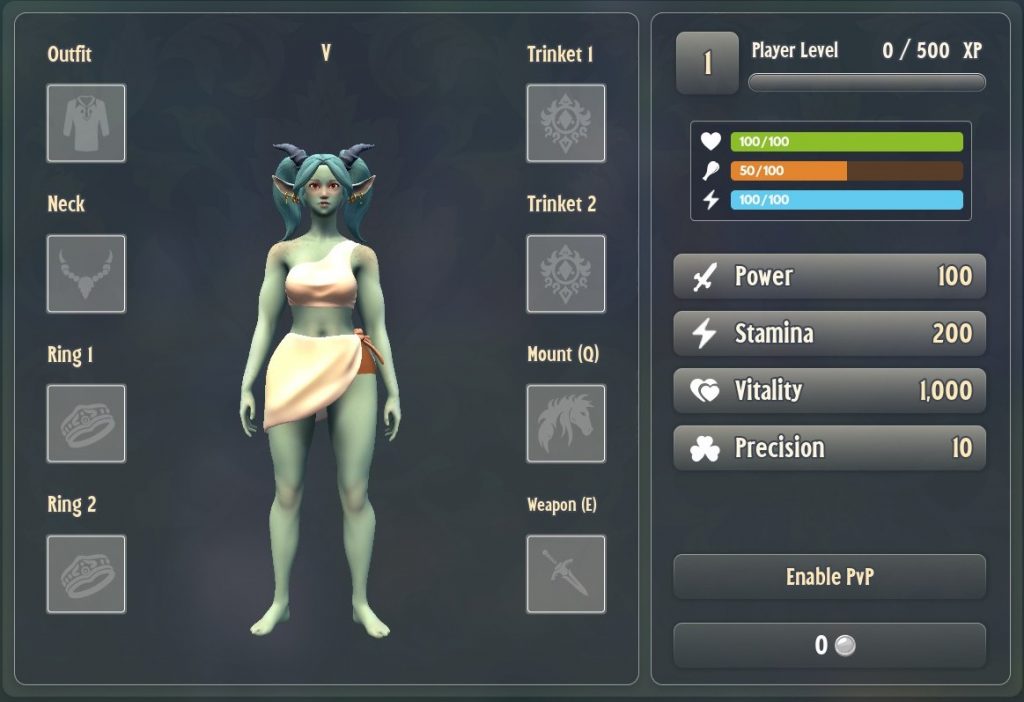This screenshot has height=702, width=1024.
Task: Click the Stamina stat row
Action: [829, 333]
